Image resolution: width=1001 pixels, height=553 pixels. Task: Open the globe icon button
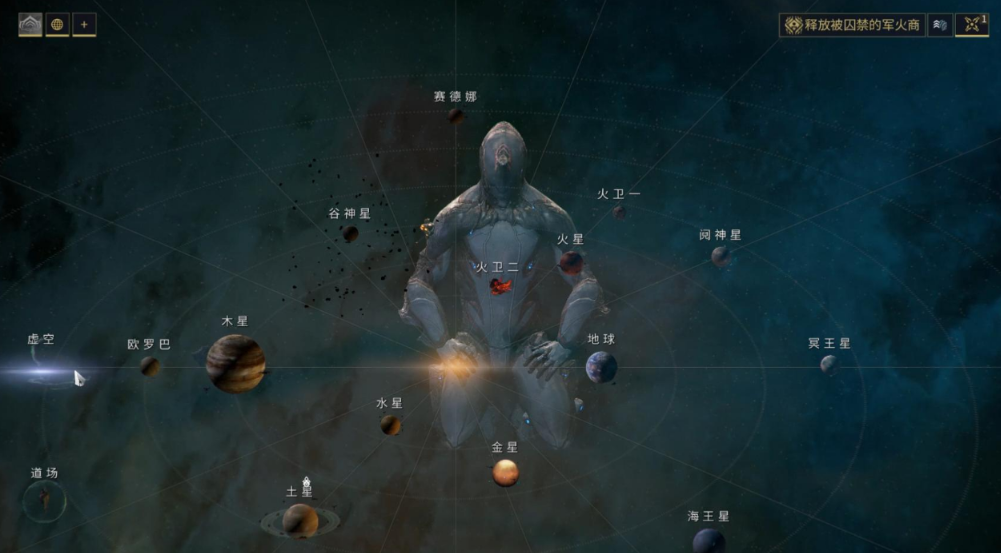coord(58,25)
